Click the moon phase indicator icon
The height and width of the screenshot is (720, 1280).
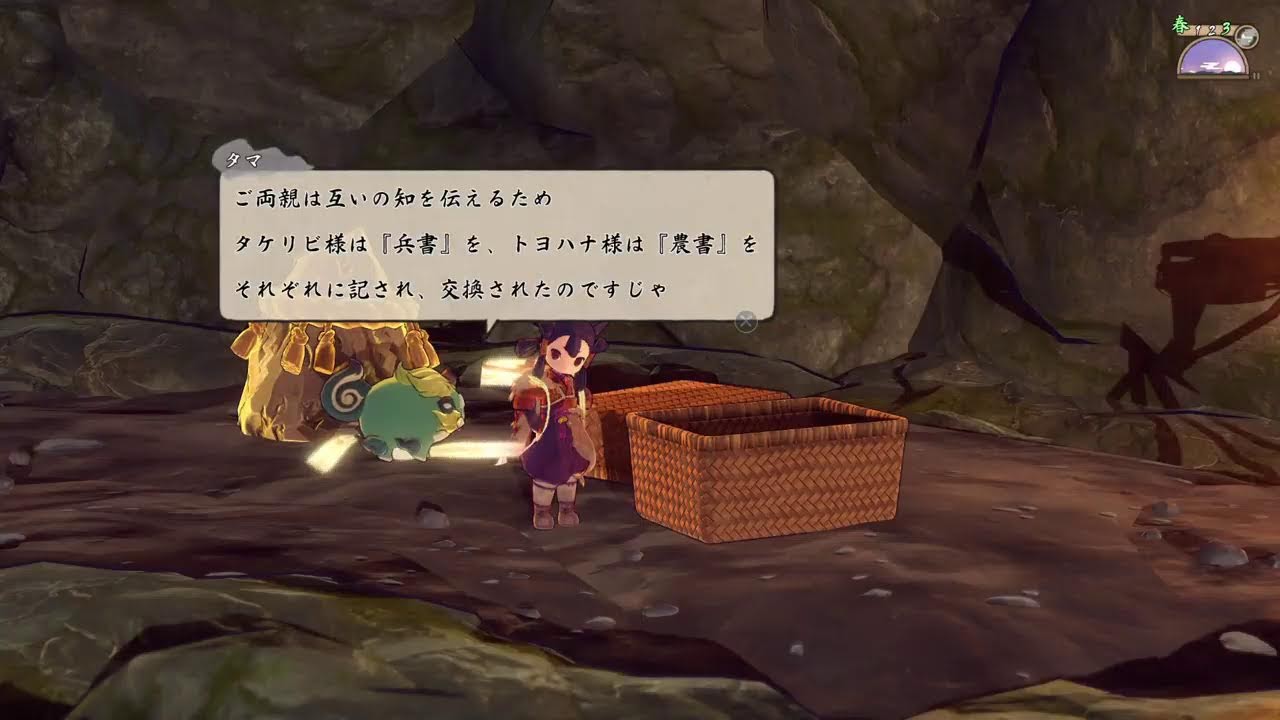pos(1246,36)
